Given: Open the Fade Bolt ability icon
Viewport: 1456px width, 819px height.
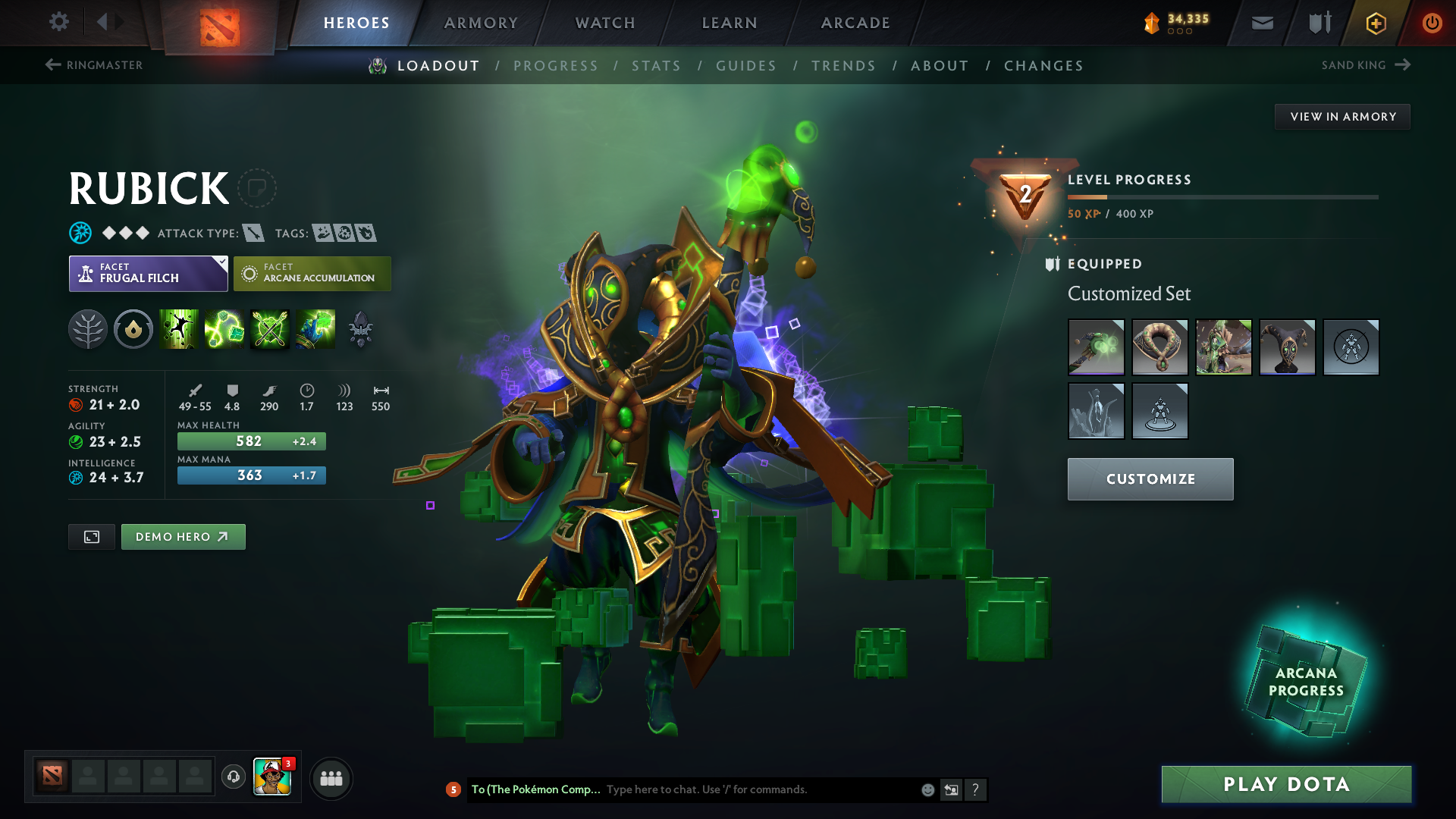Looking at the screenshot, I should click(224, 329).
